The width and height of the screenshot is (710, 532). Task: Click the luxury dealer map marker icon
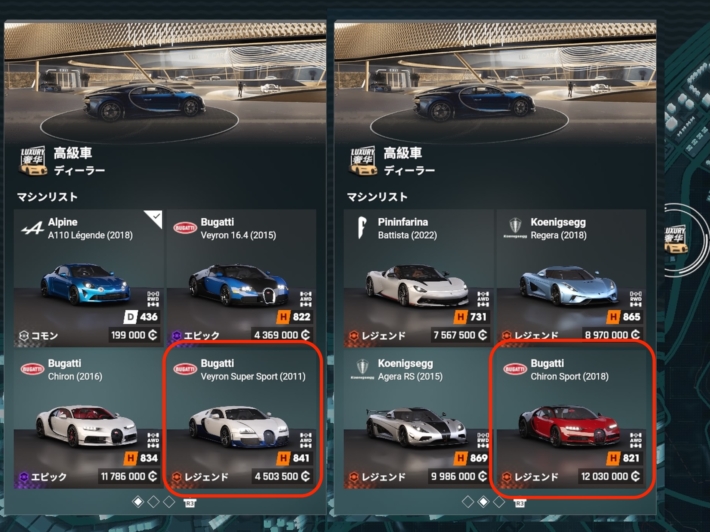click(x=676, y=238)
